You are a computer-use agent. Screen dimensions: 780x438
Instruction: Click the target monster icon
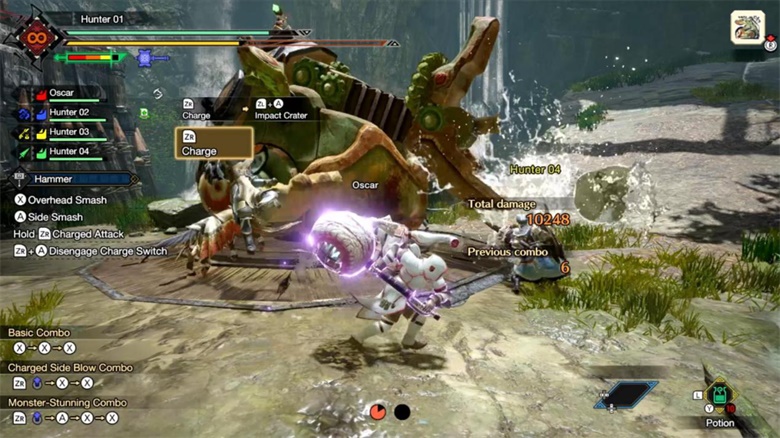(x=747, y=27)
